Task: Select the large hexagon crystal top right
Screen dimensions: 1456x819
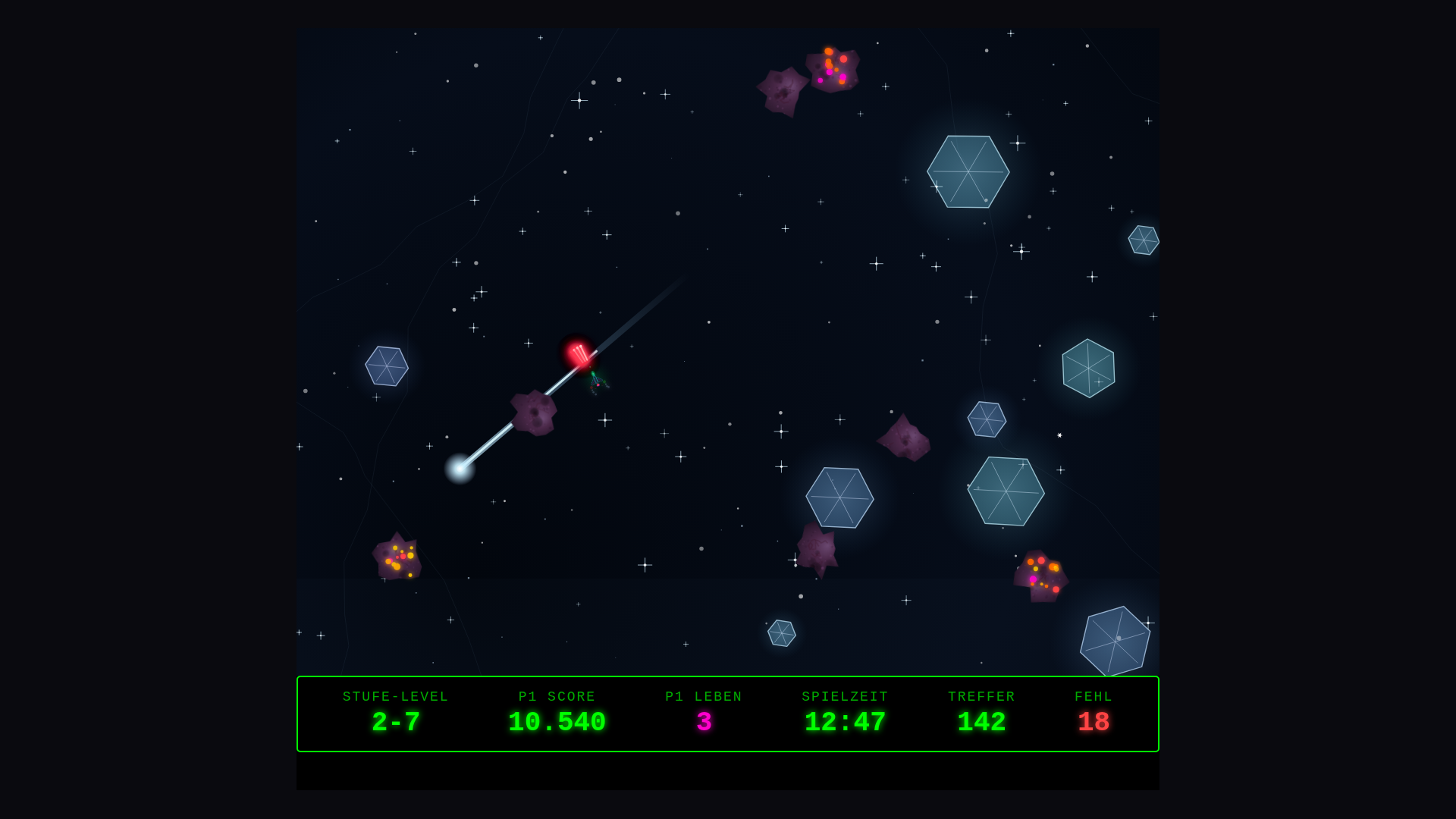Action: point(968,172)
